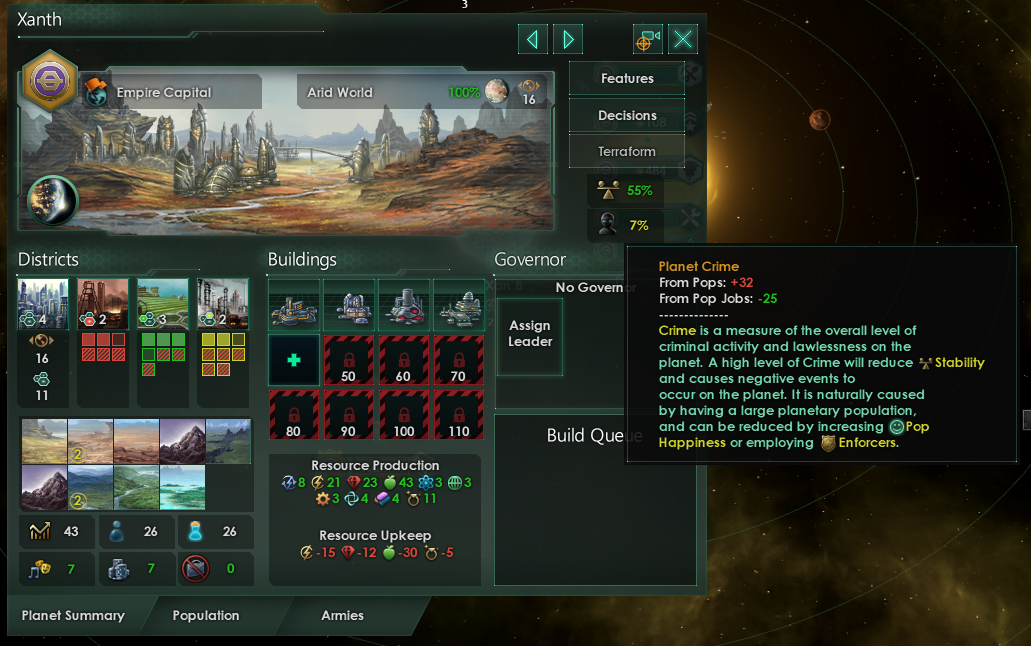The height and width of the screenshot is (646, 1031).
Task: Switch to the Armies tab
Action: click(x=342, y=615)
